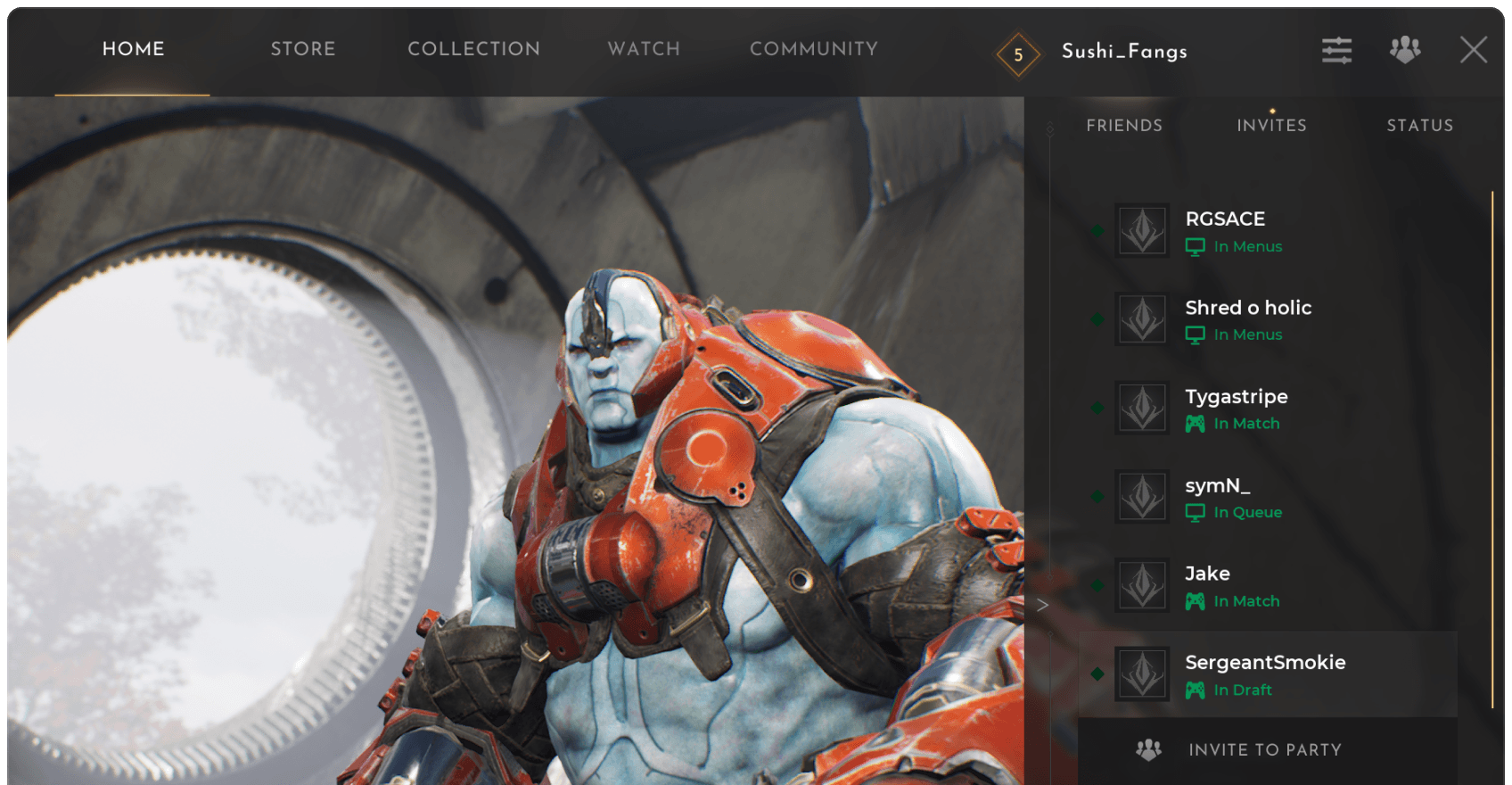Open the settings sliders icon

[1336, 50]
